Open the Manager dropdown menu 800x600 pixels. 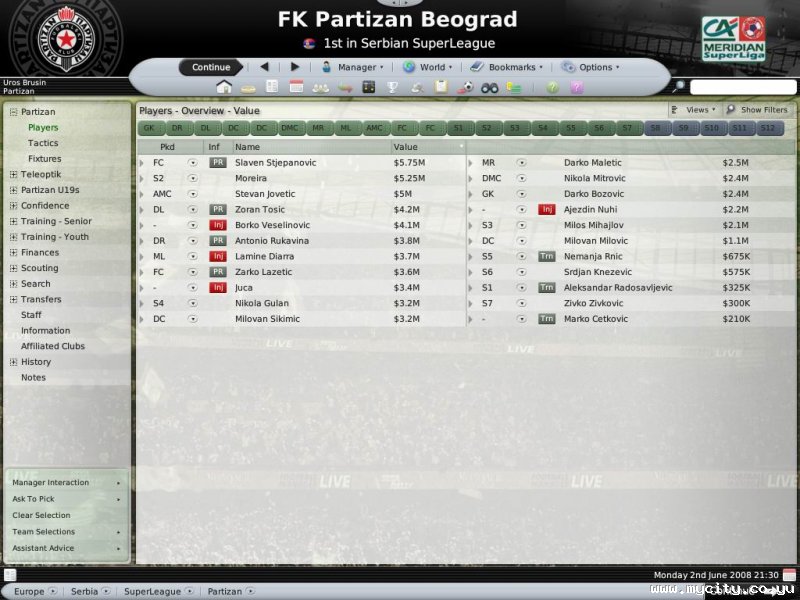click(x=353, y=67)
